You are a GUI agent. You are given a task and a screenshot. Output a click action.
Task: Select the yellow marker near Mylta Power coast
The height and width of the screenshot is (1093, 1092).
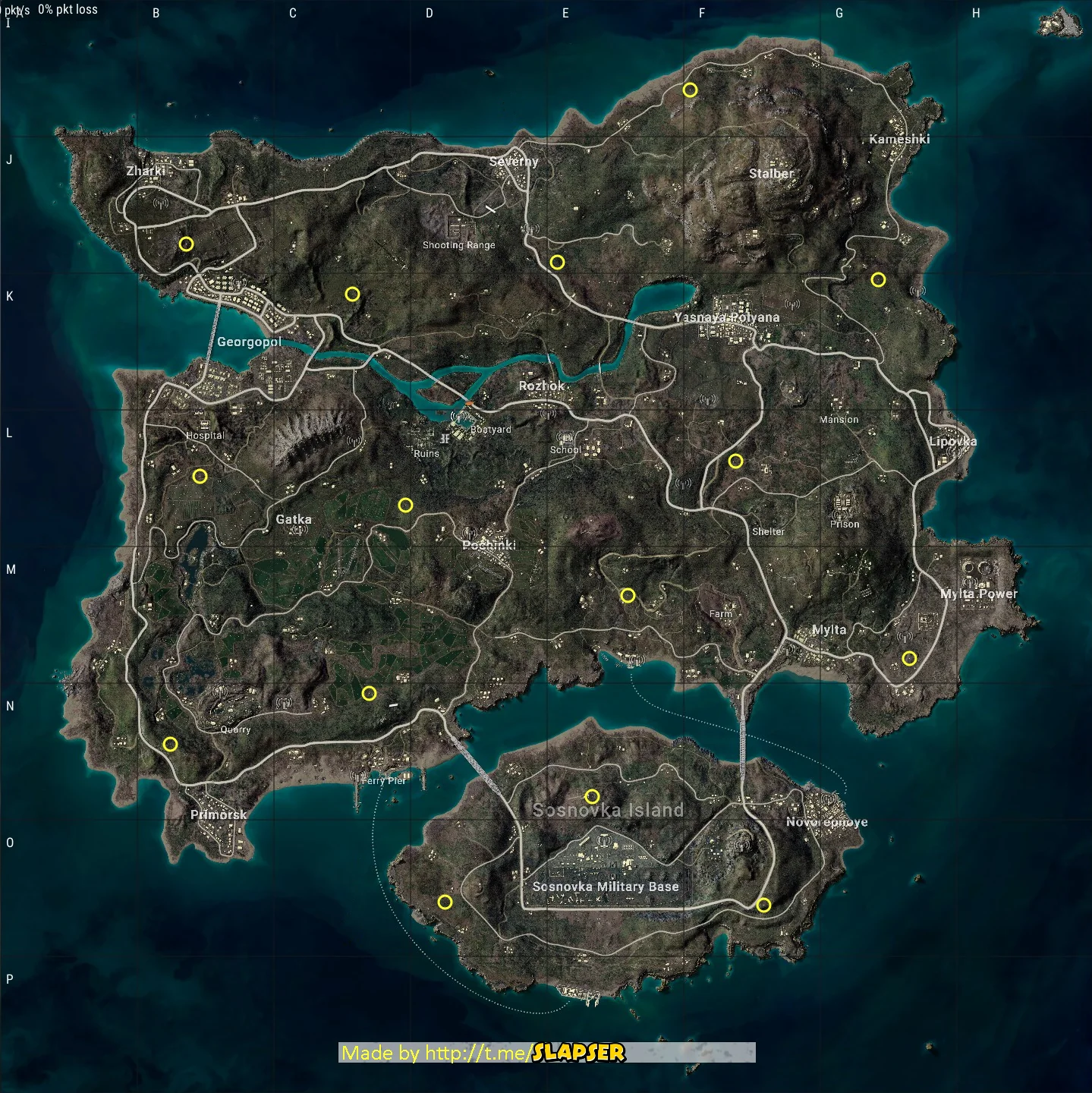tap(909, 657)
